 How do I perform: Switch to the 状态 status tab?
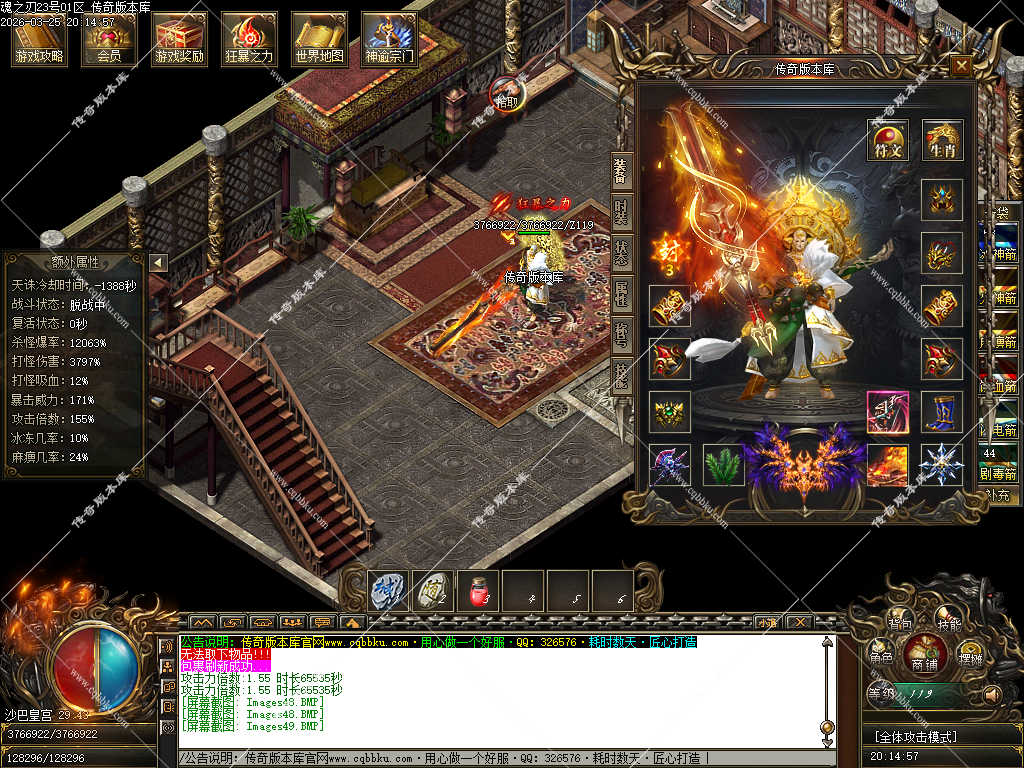(621, 253)
